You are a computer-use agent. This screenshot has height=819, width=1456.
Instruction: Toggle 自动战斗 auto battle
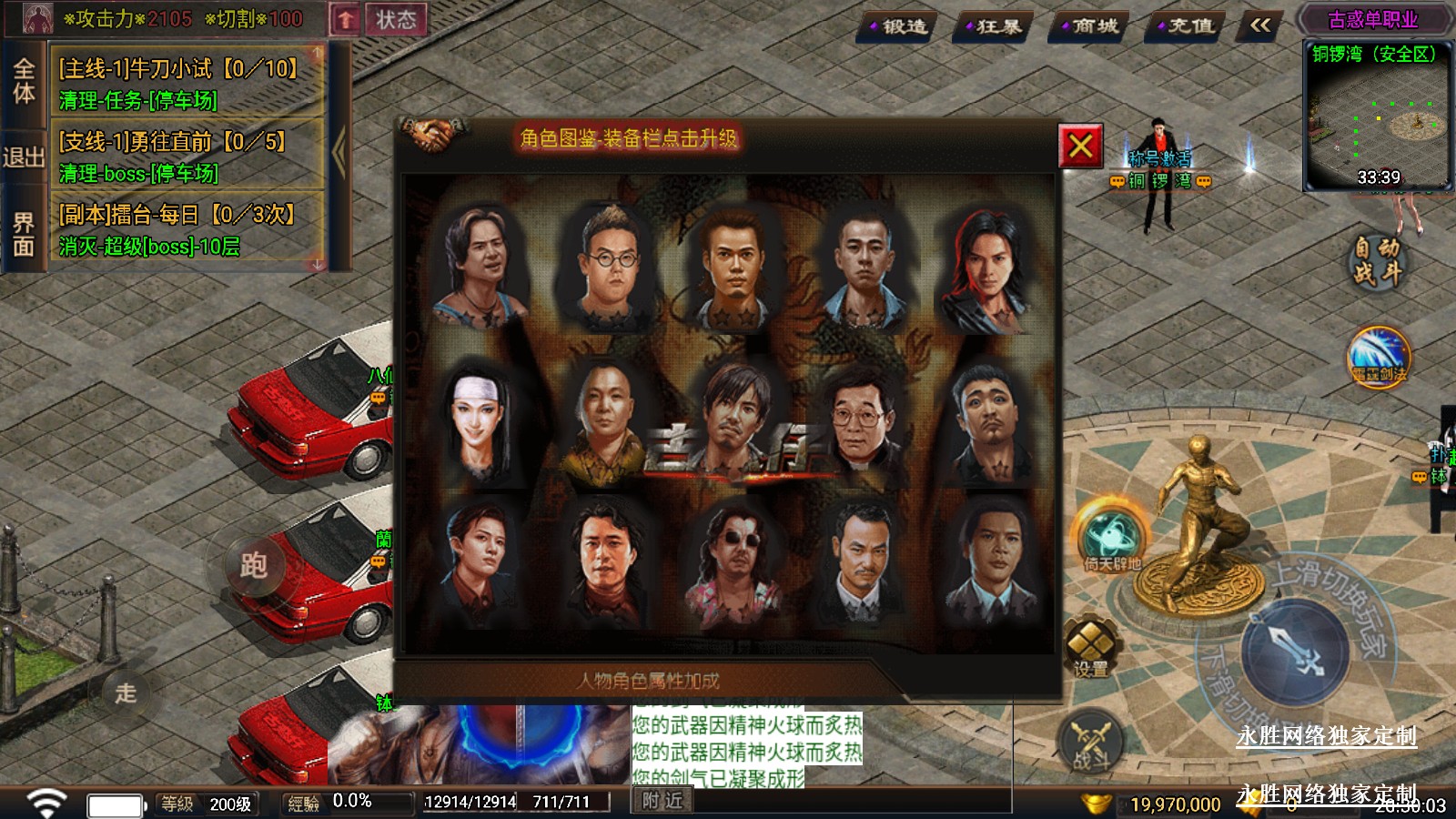(x=1376, y=260)
